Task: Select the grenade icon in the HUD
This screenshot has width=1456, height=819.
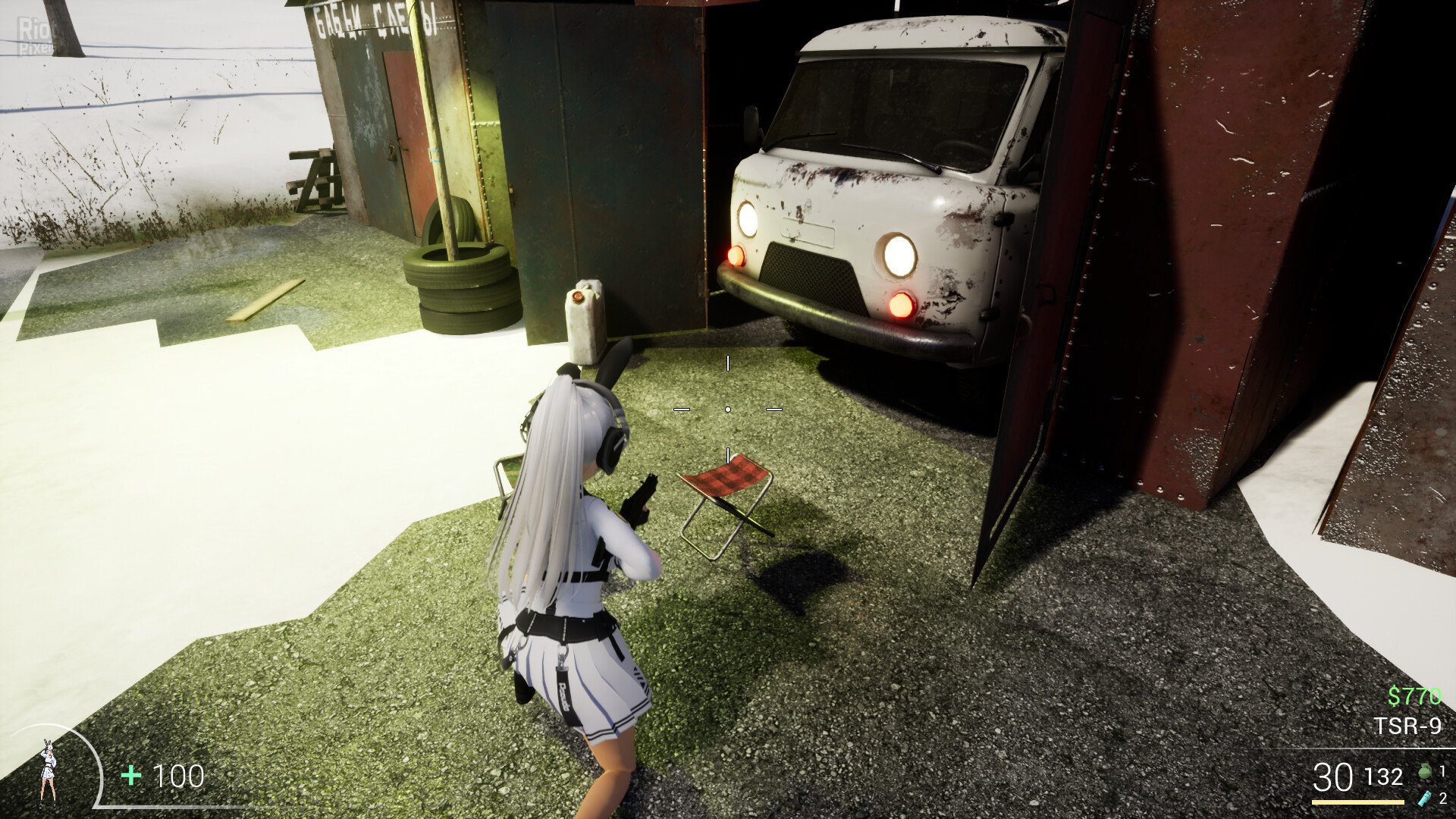Action: [1424, 773]
